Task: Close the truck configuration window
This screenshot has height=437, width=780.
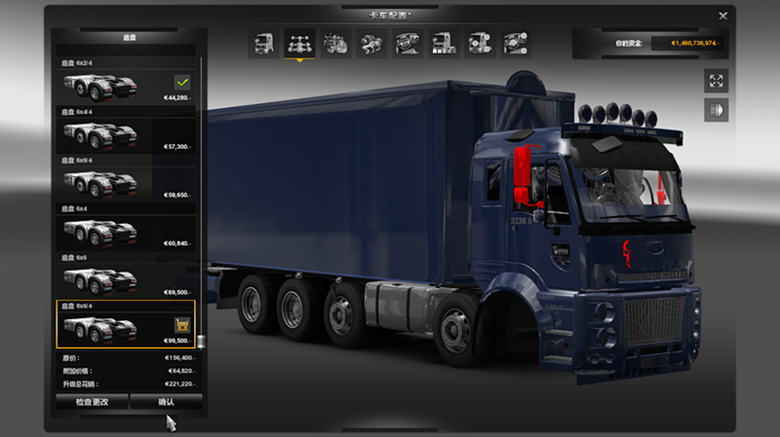Action: [x=723, y=16]
